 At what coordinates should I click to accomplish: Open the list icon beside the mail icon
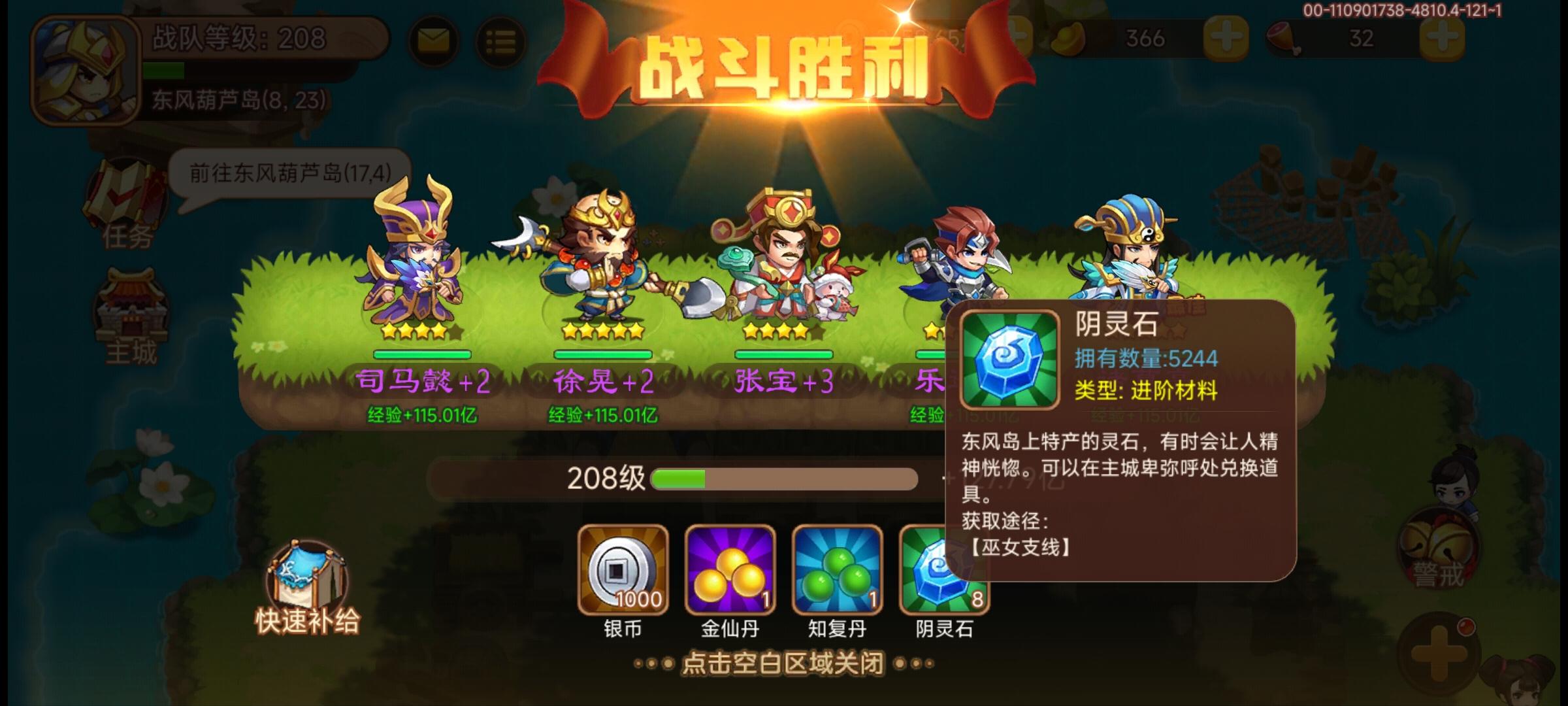[x=499, y=41]
